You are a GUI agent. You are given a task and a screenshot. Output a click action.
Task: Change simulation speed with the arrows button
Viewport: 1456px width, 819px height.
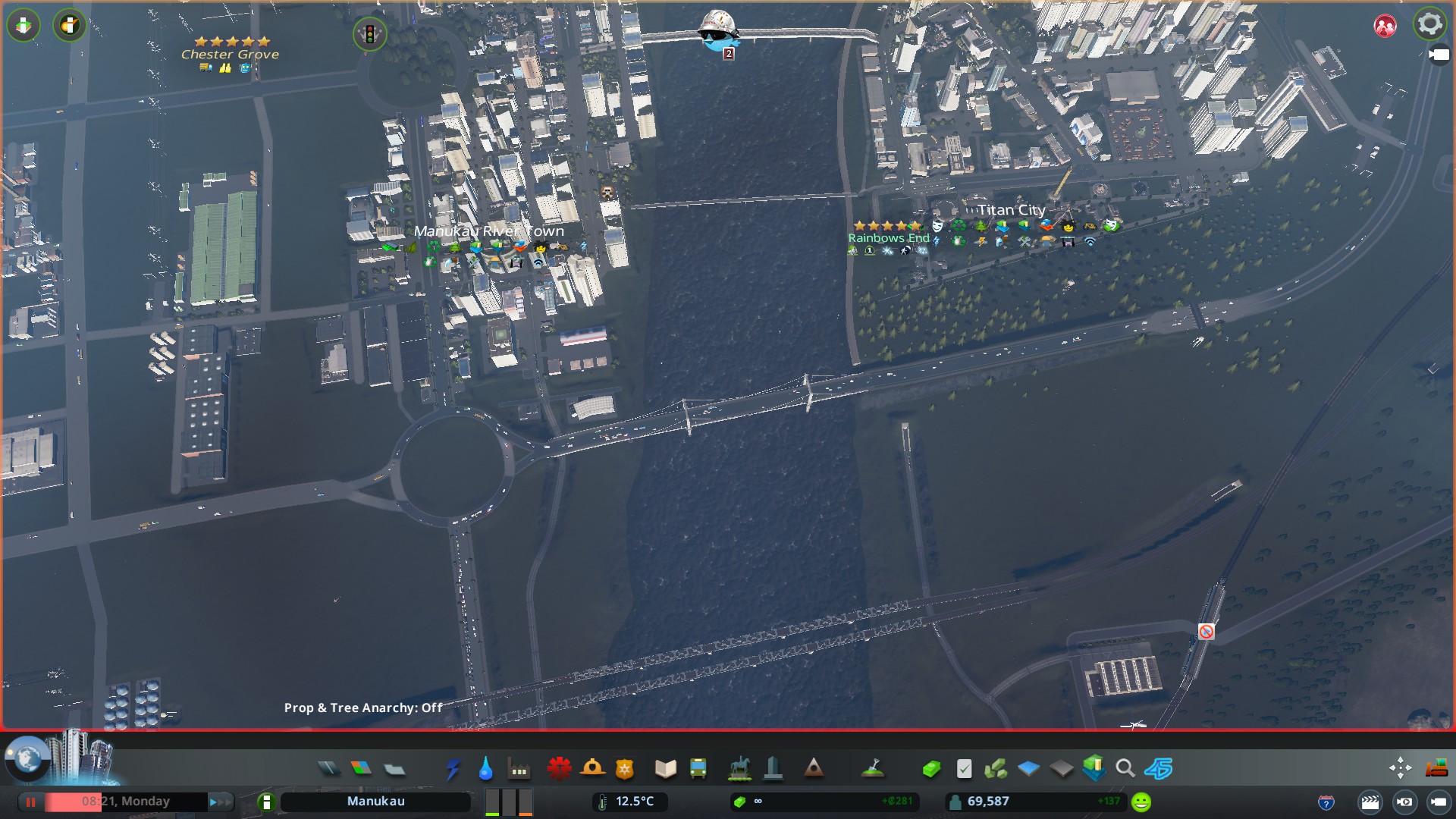pyautogui.click(x=219, y=802)
